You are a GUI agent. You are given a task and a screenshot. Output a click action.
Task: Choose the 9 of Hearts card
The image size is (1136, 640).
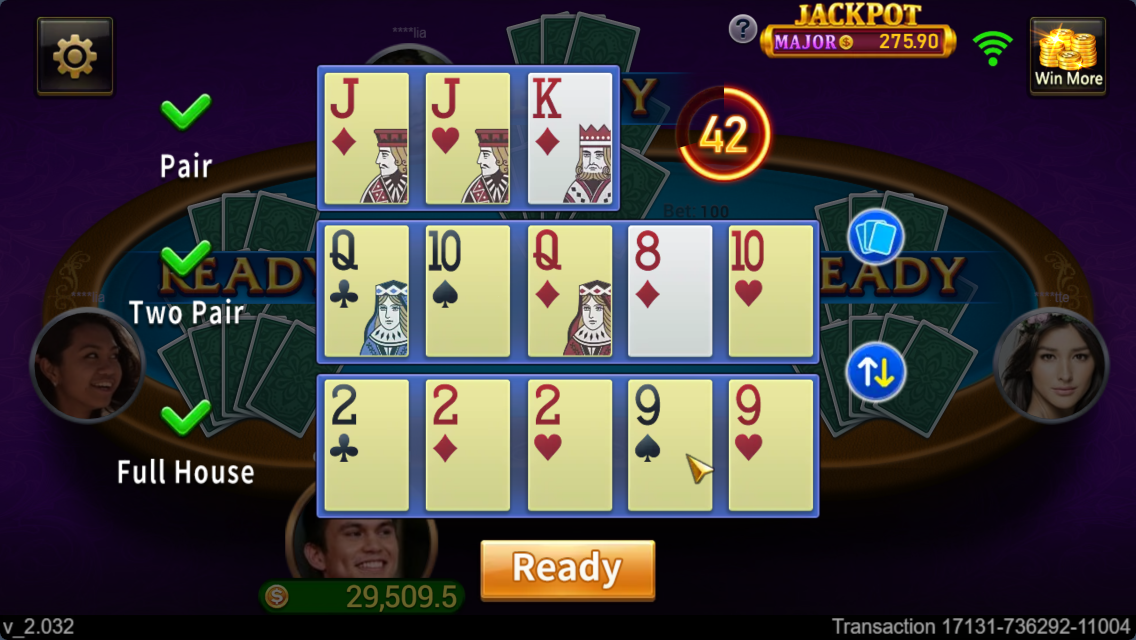click(771, 445)
